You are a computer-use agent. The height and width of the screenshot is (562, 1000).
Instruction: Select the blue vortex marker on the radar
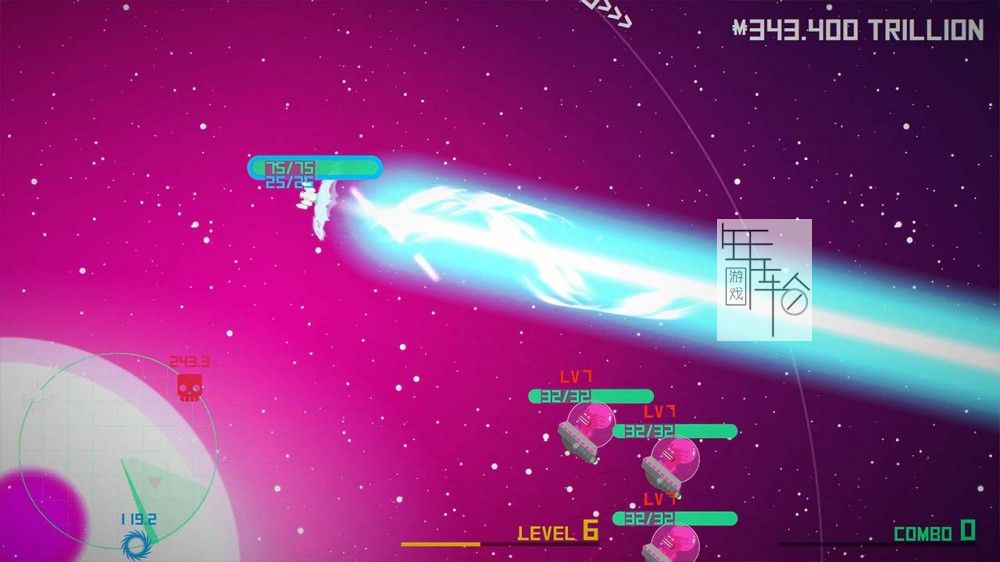coord(135,543)
